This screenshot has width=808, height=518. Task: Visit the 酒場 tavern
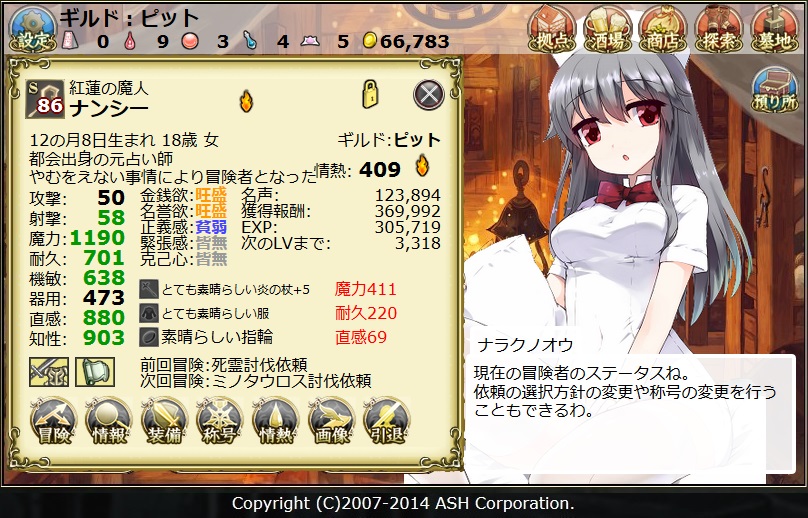(608, 27)
